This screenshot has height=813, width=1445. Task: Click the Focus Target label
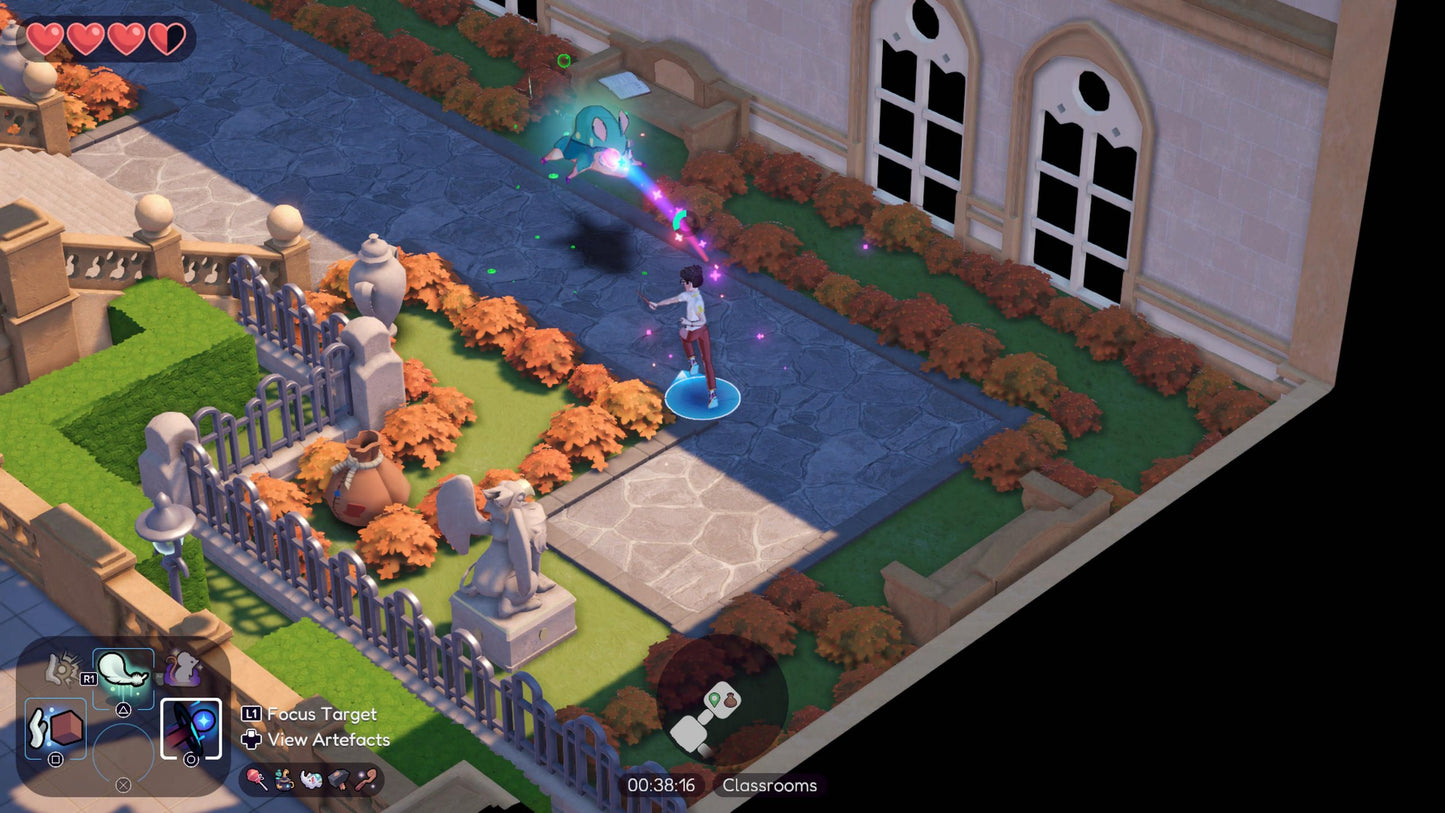[x=321, y=714]
